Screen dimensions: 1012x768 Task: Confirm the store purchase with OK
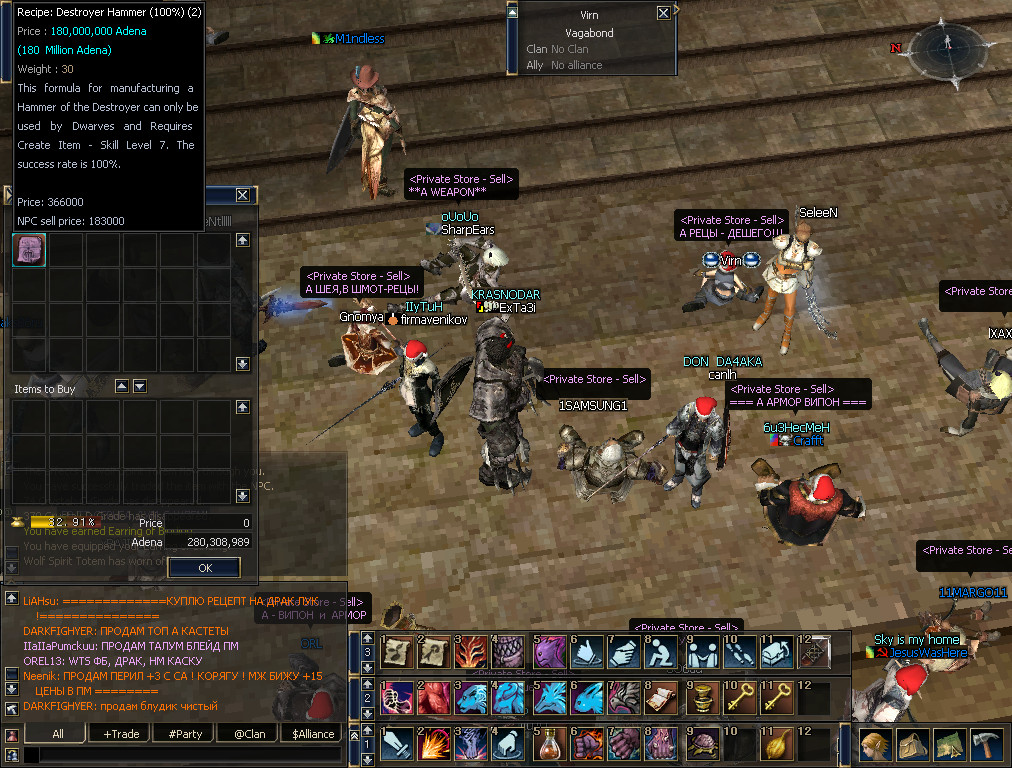[x=204, y=567]
